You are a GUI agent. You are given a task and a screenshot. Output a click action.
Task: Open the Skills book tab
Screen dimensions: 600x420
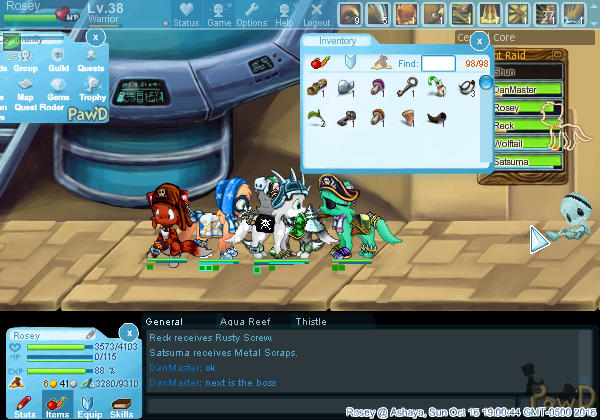[121, 405]
